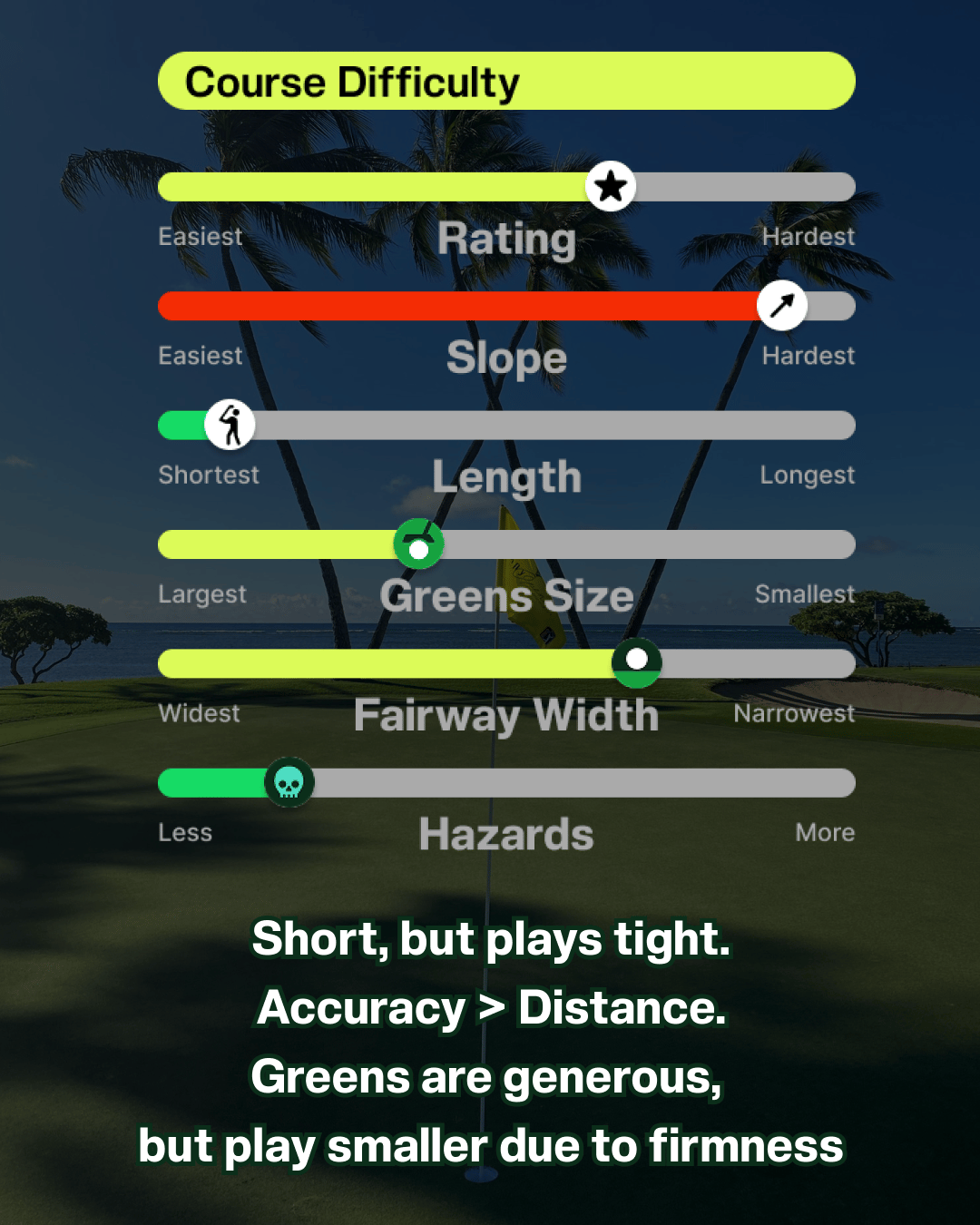Click the star handle on the Rating slider
The width and height of the screenshot is (980, 1225).
point(611,187)
